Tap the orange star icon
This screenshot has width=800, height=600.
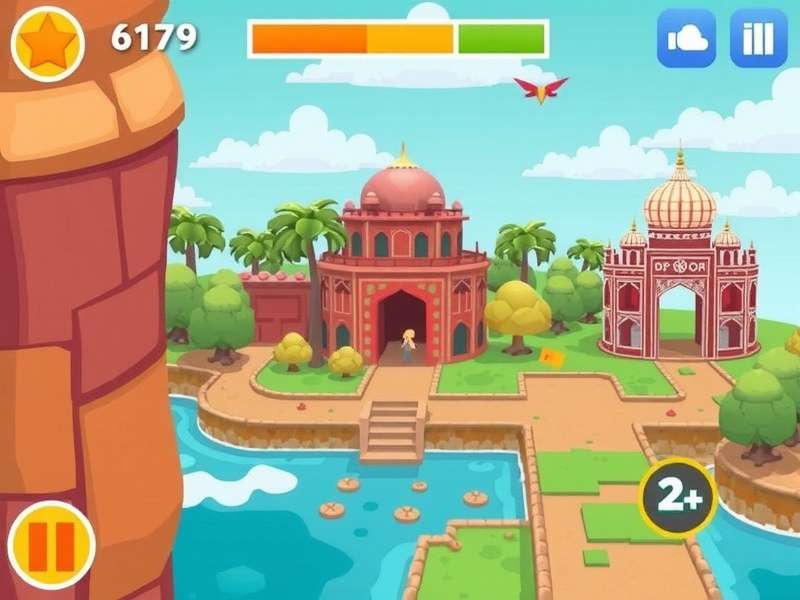pyautogui.click(x=47, y=43)
